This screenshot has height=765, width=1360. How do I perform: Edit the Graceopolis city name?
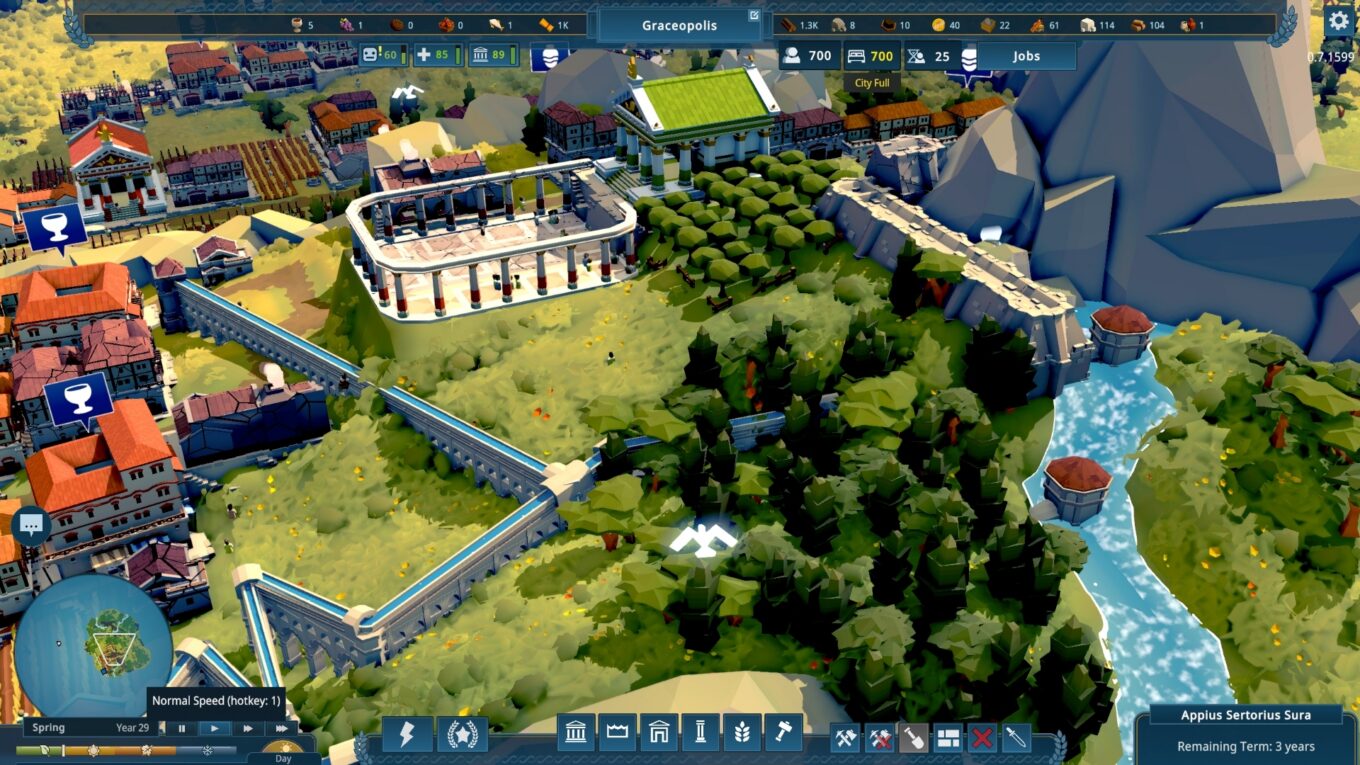tap(753, 14)
